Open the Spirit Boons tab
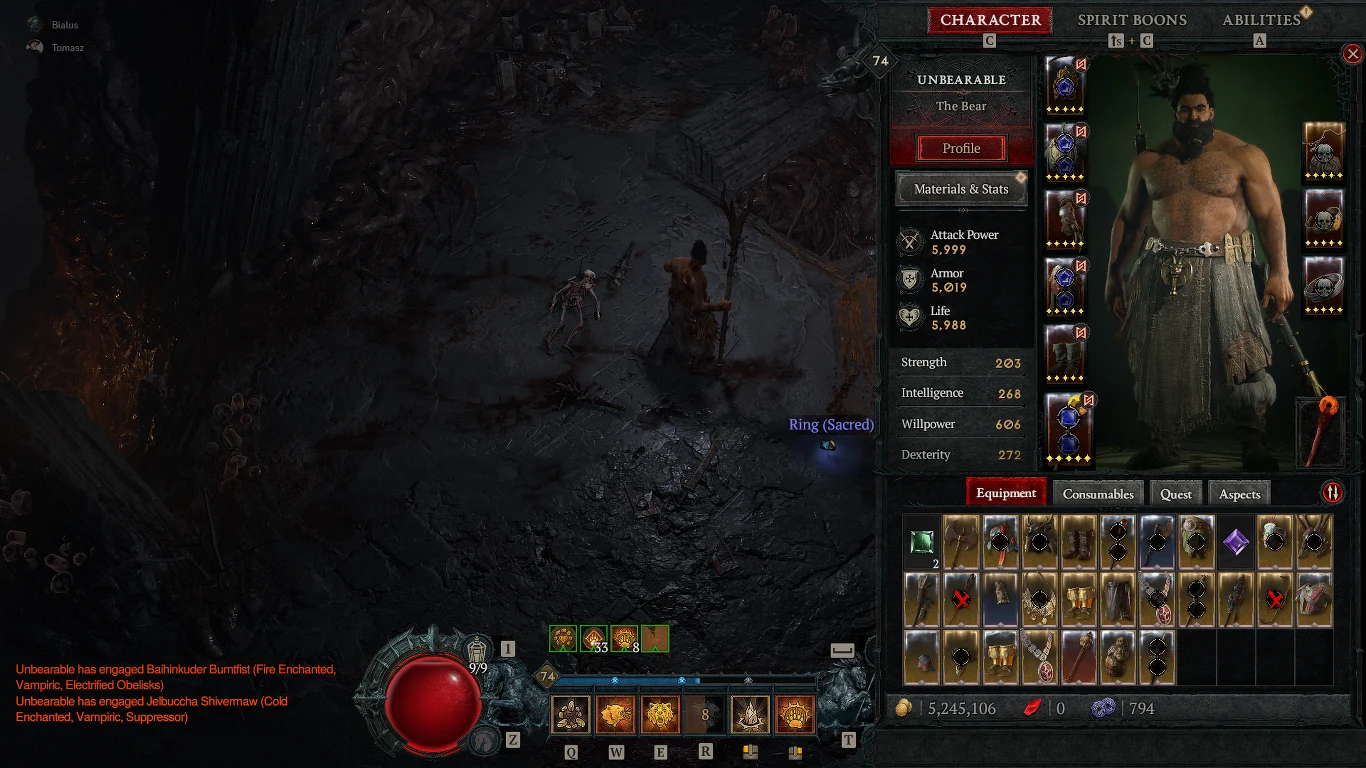Screen dimensions: 1366x768 click(x=1132, y=19)
